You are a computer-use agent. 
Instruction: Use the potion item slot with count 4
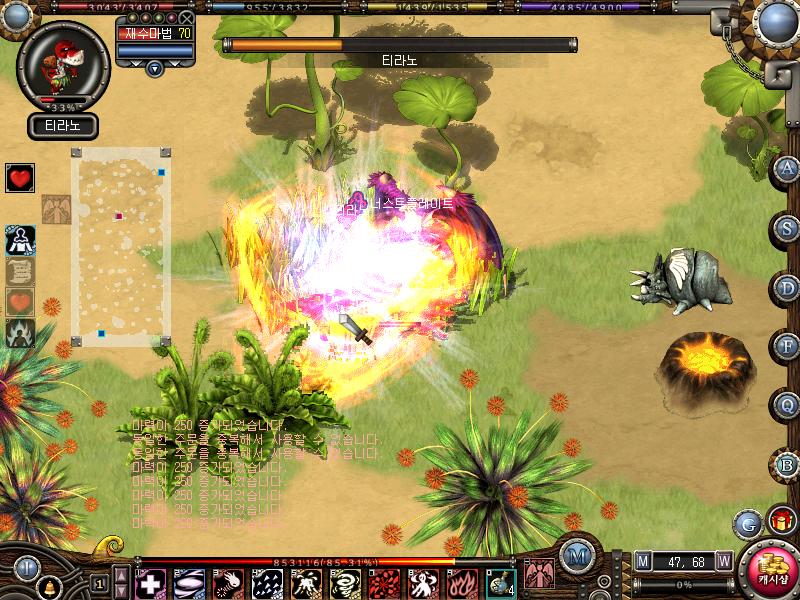click(x=501, y=582)
